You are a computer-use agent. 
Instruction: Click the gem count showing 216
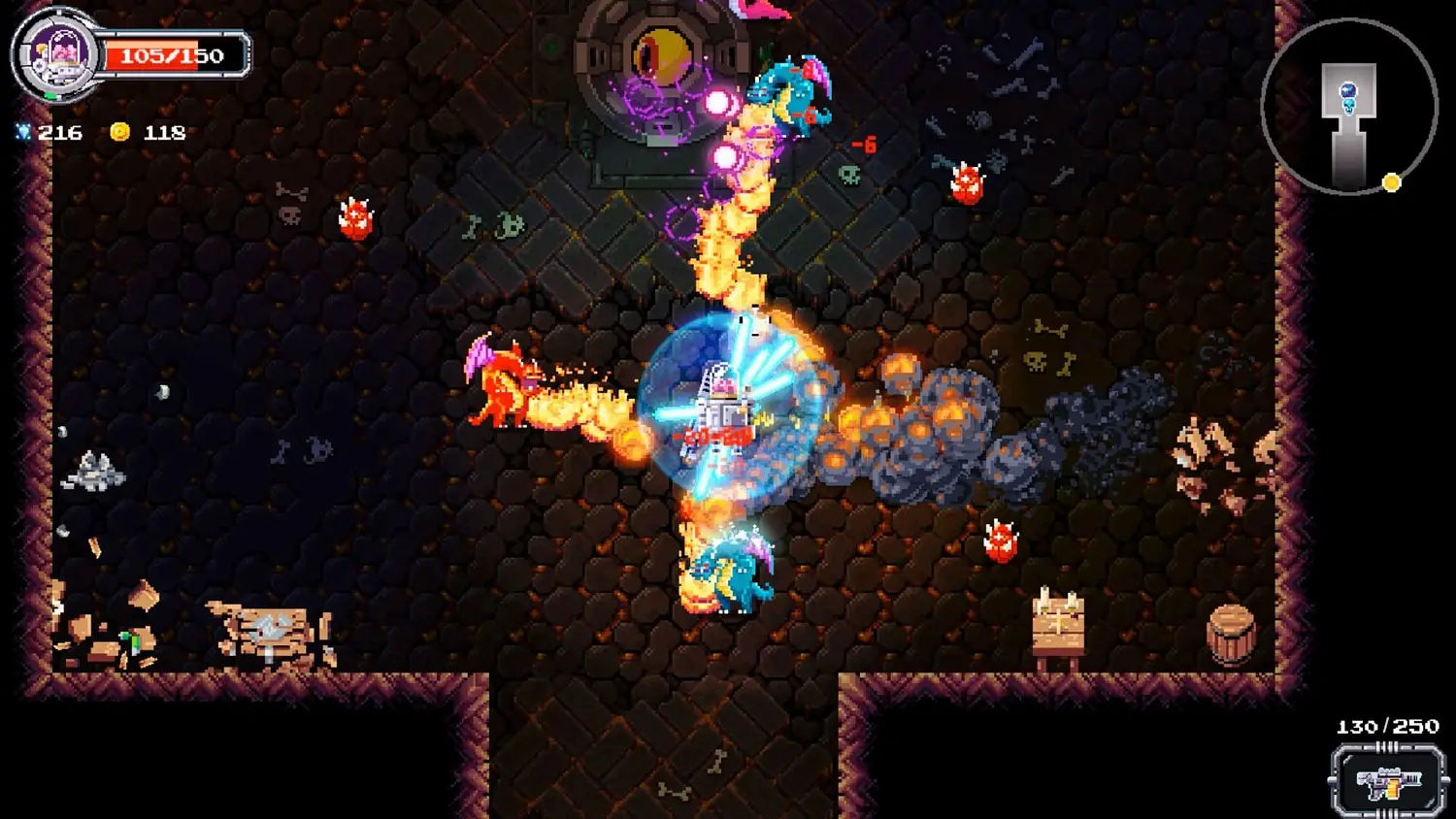coord(60,133)
